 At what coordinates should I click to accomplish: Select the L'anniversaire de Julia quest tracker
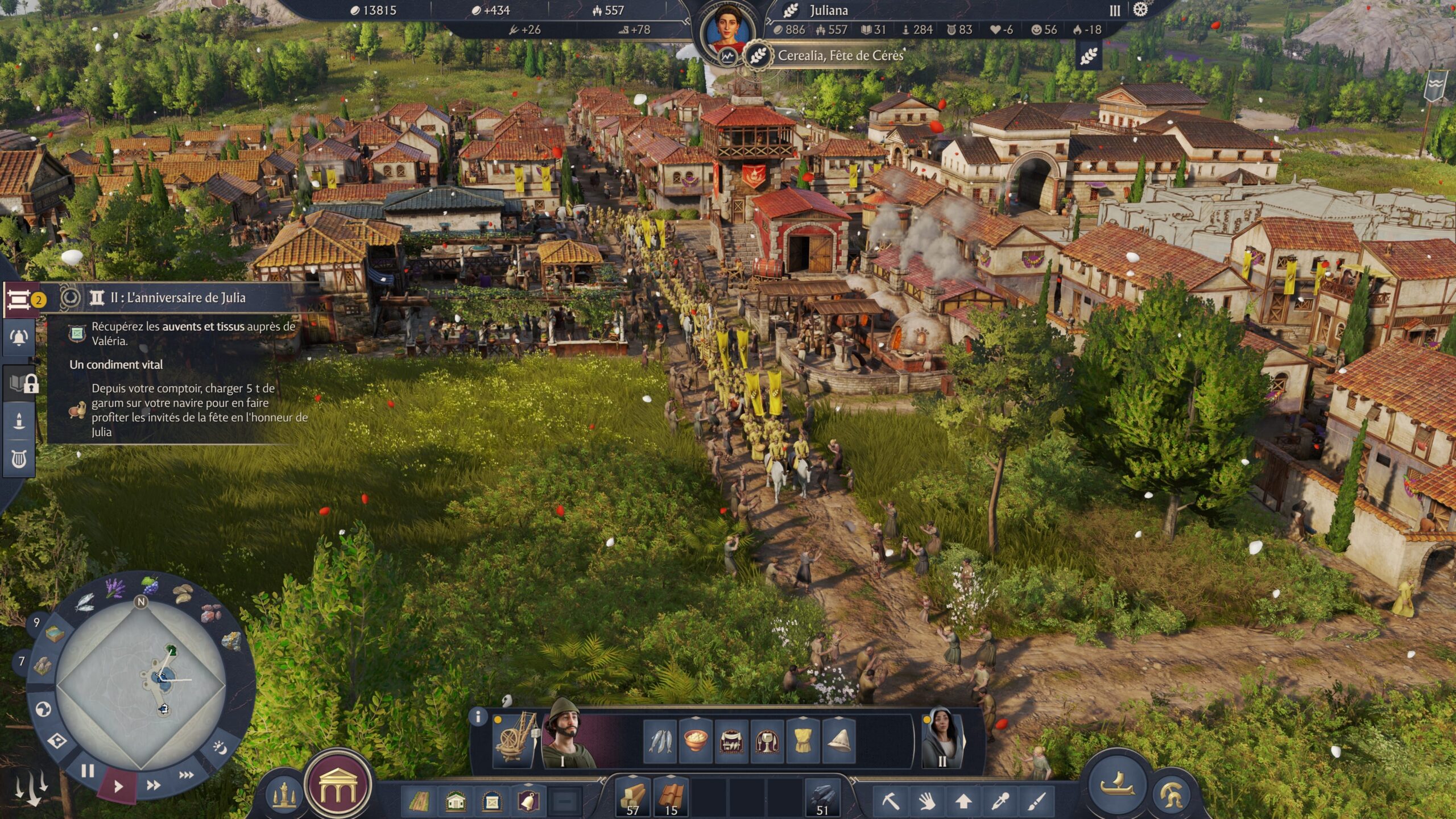coord(177,297)
